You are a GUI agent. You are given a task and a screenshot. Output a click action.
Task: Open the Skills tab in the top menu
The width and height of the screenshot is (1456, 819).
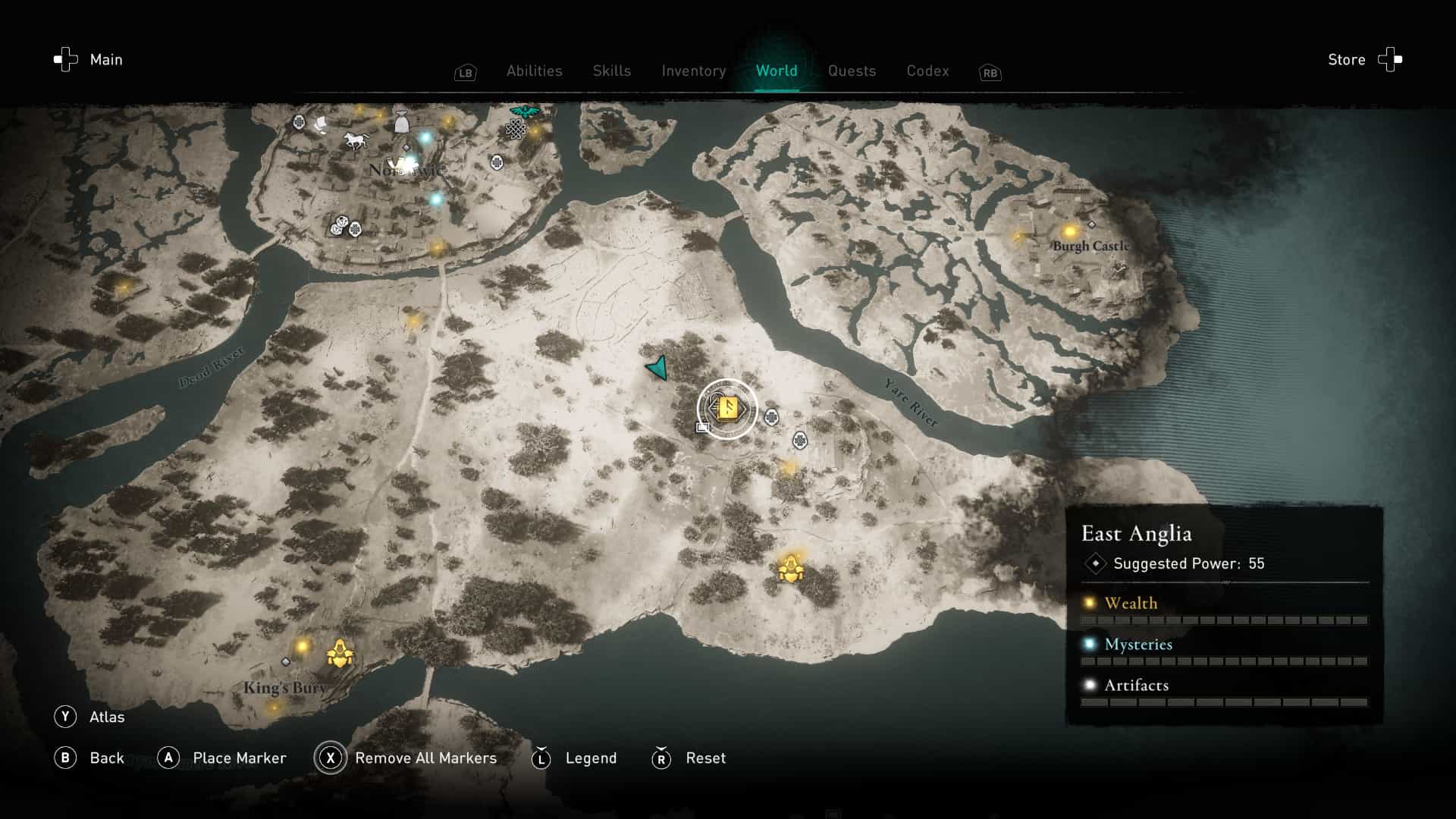pos(611,71)
